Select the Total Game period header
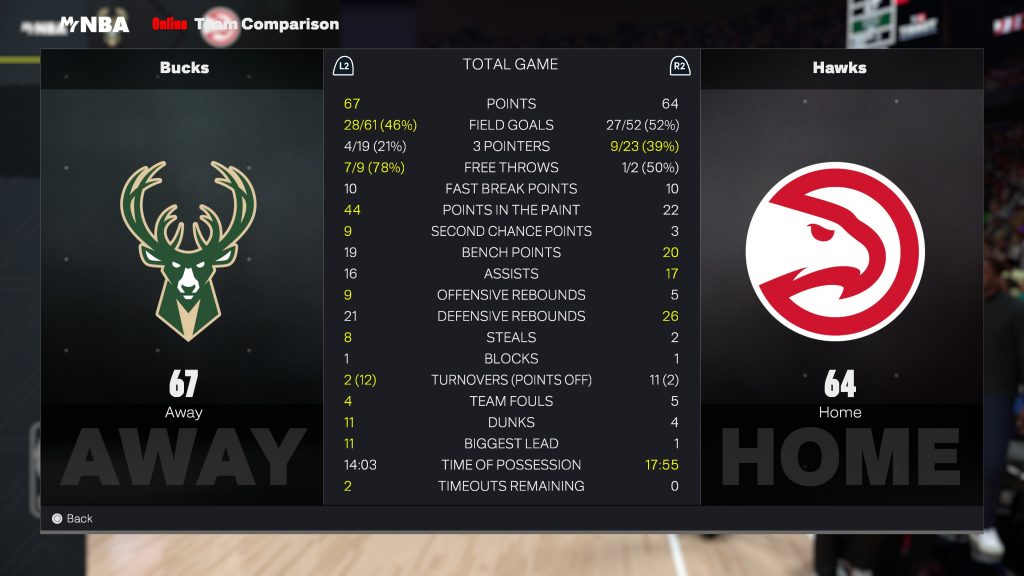 pos(510,65)
